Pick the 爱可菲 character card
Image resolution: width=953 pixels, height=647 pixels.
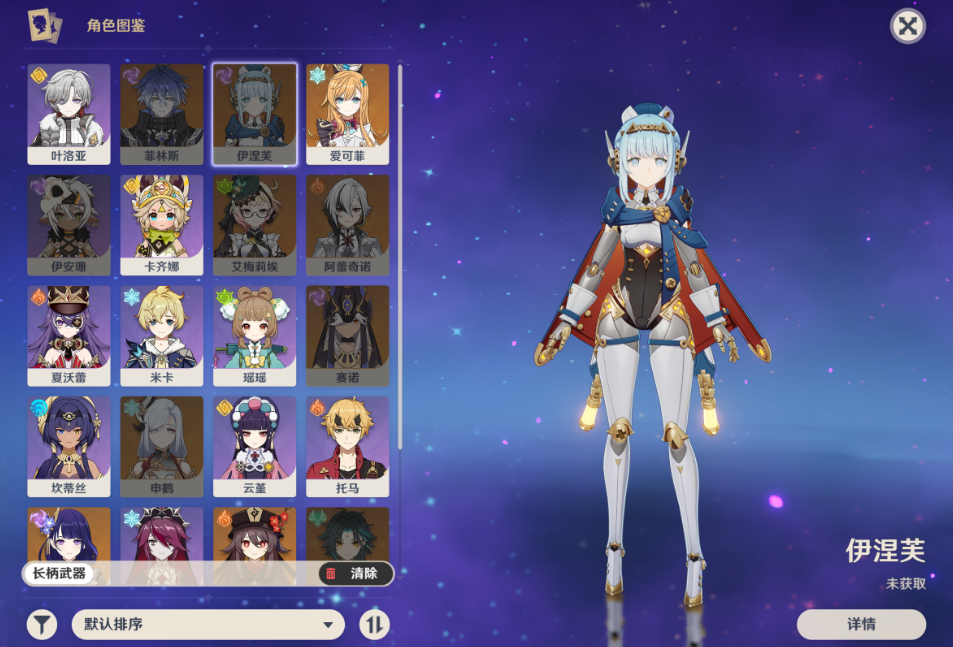pos(347,113)
